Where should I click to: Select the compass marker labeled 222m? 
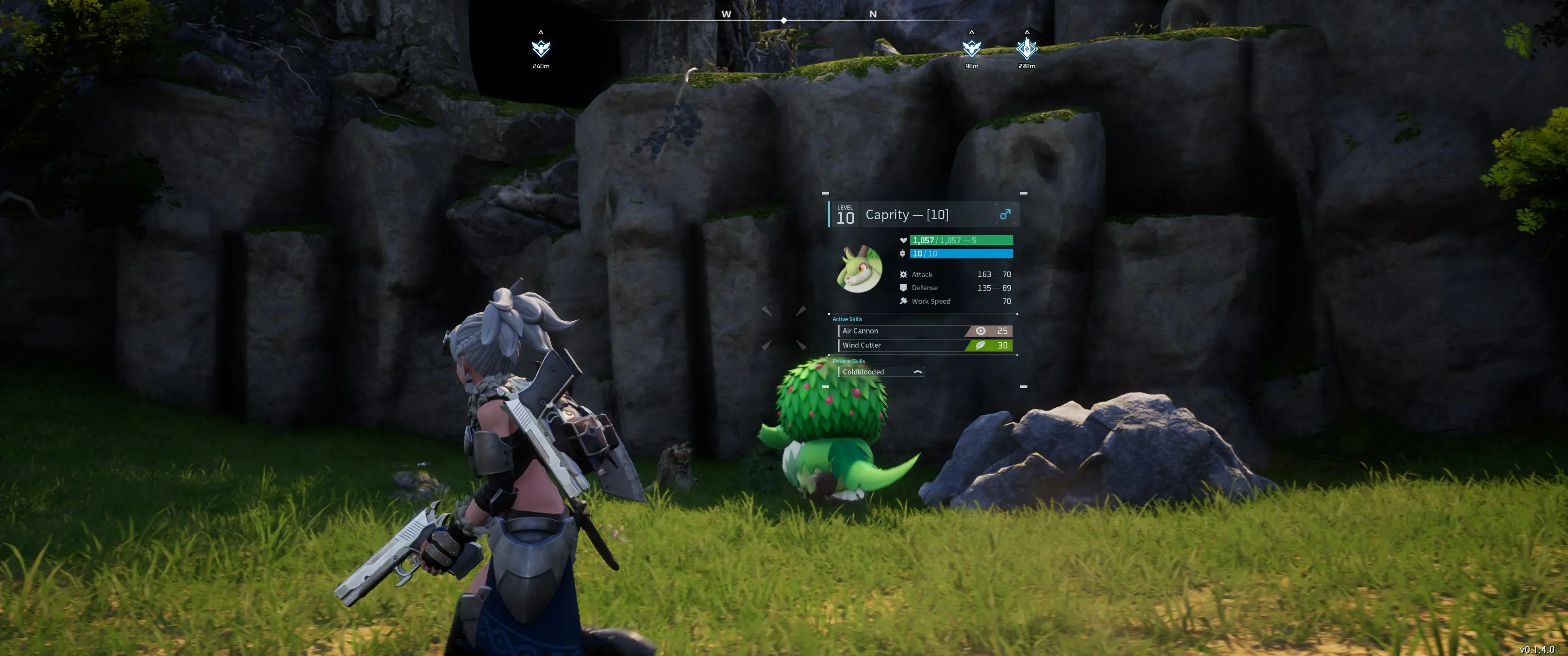(x=1027, y=48)
